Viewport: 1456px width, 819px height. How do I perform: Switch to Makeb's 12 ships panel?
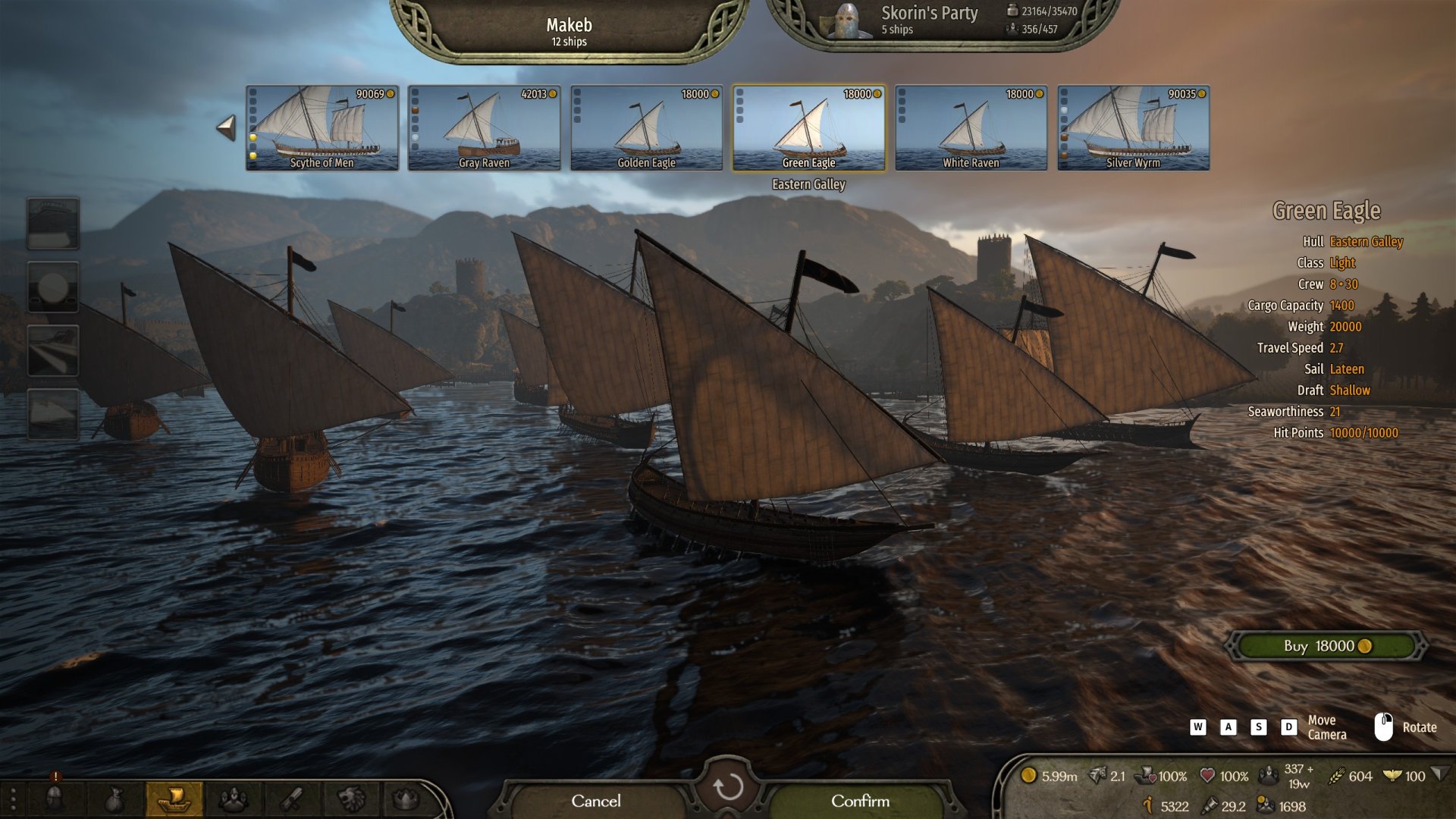coord(569,32)
